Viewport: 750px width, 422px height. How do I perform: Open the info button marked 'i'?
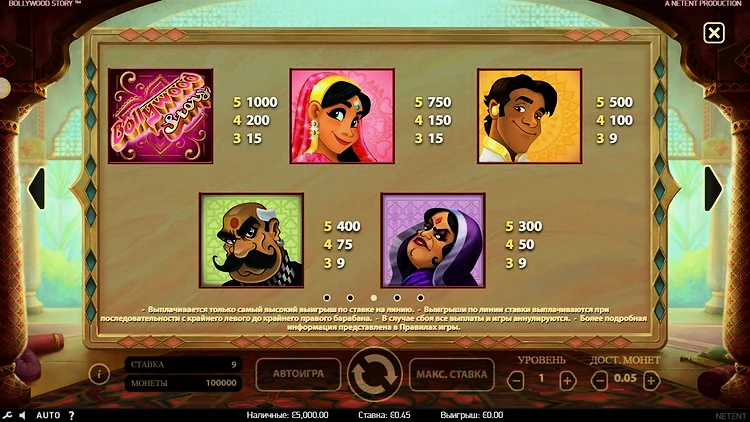[99, 374]
